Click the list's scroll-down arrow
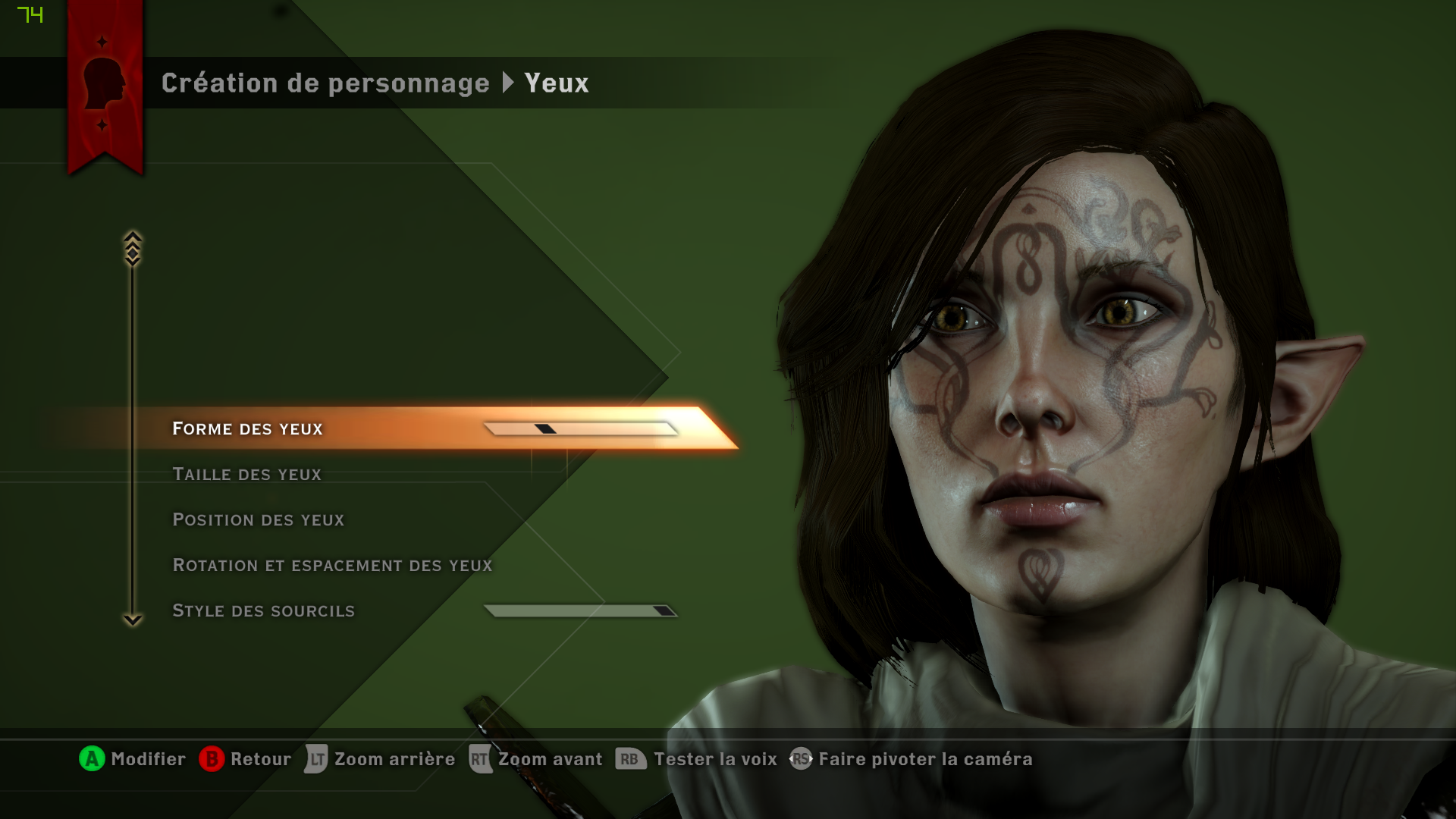1456x819 pixels. [133, 620]
